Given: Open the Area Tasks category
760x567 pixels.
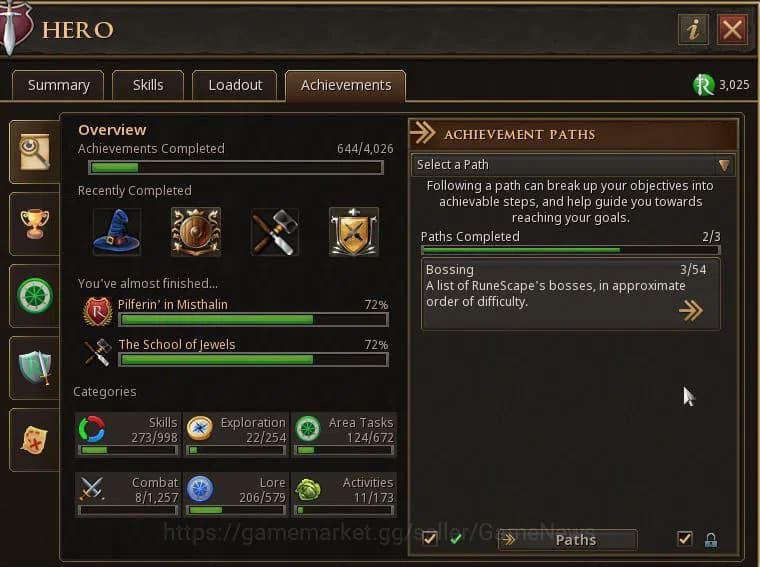Looking at the screenshot, I should pos(344,435).
